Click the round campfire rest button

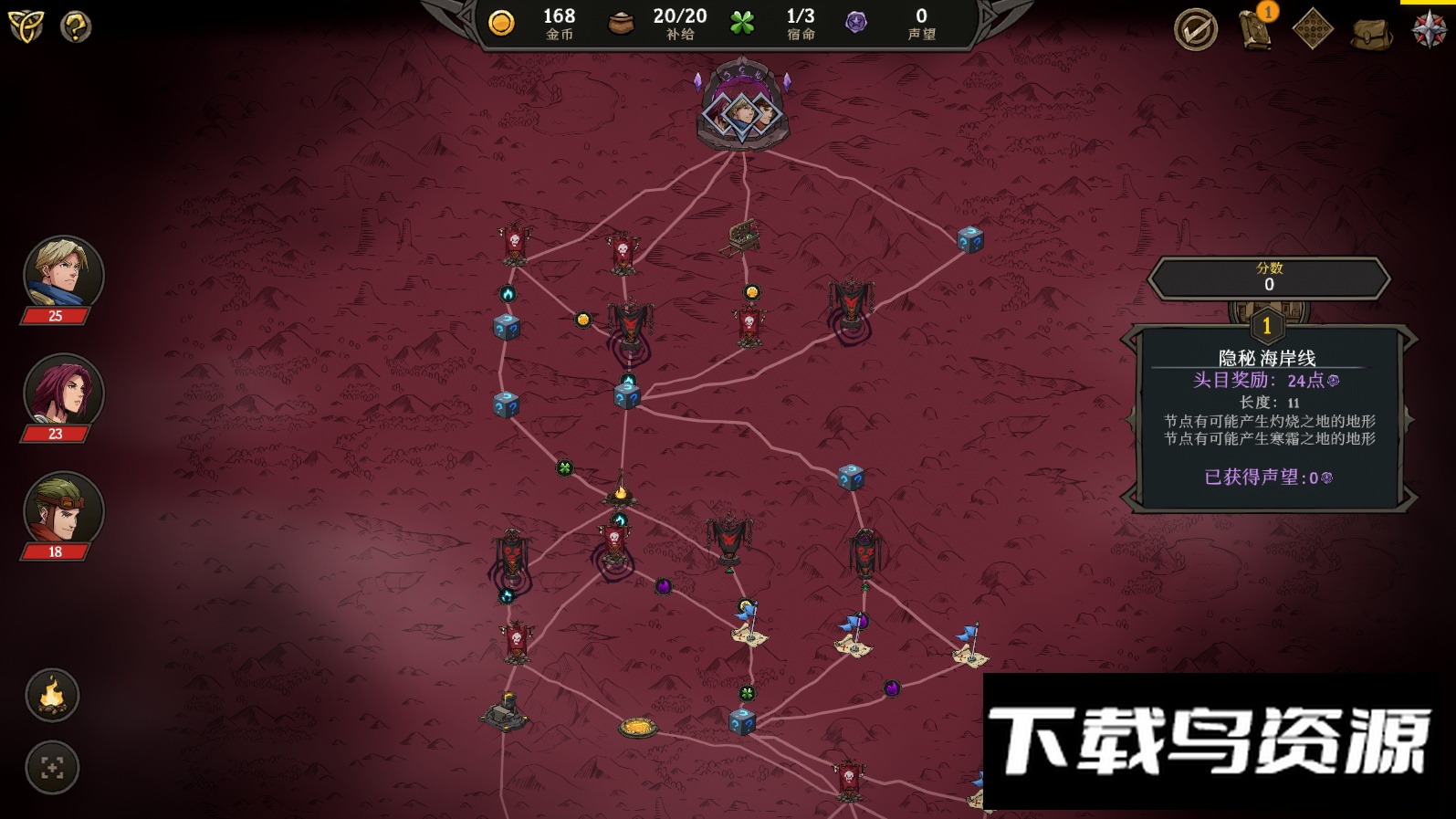[52, 696]
